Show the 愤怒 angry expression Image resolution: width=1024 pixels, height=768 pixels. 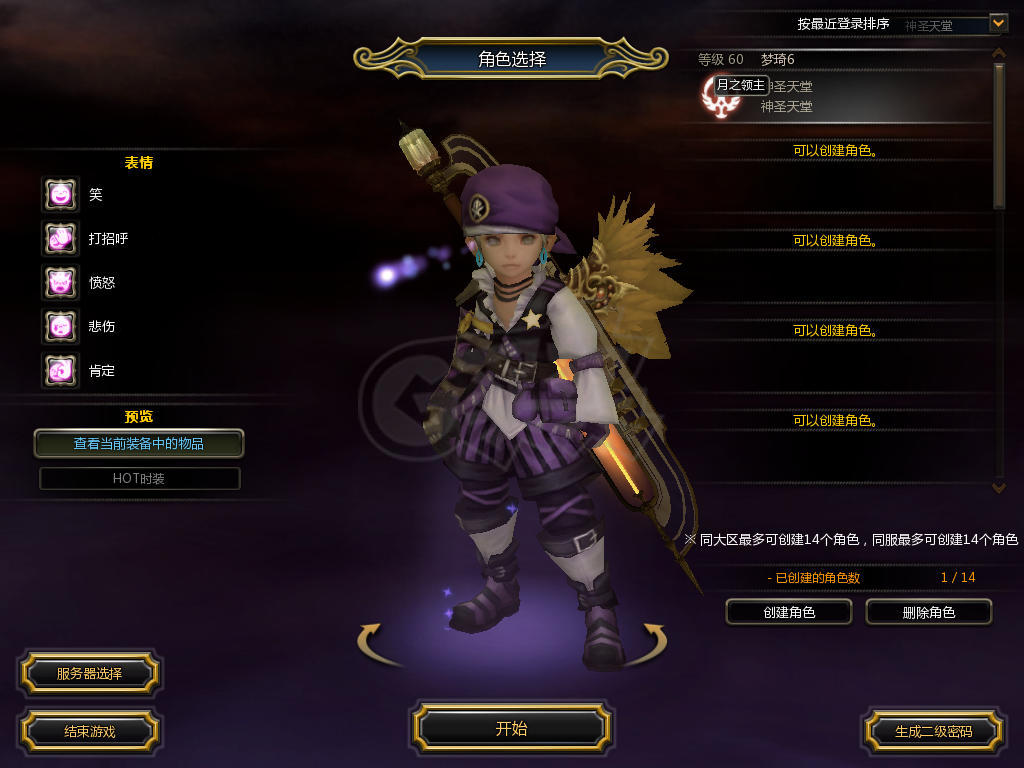pyautogui.click(x=60, y=283)
